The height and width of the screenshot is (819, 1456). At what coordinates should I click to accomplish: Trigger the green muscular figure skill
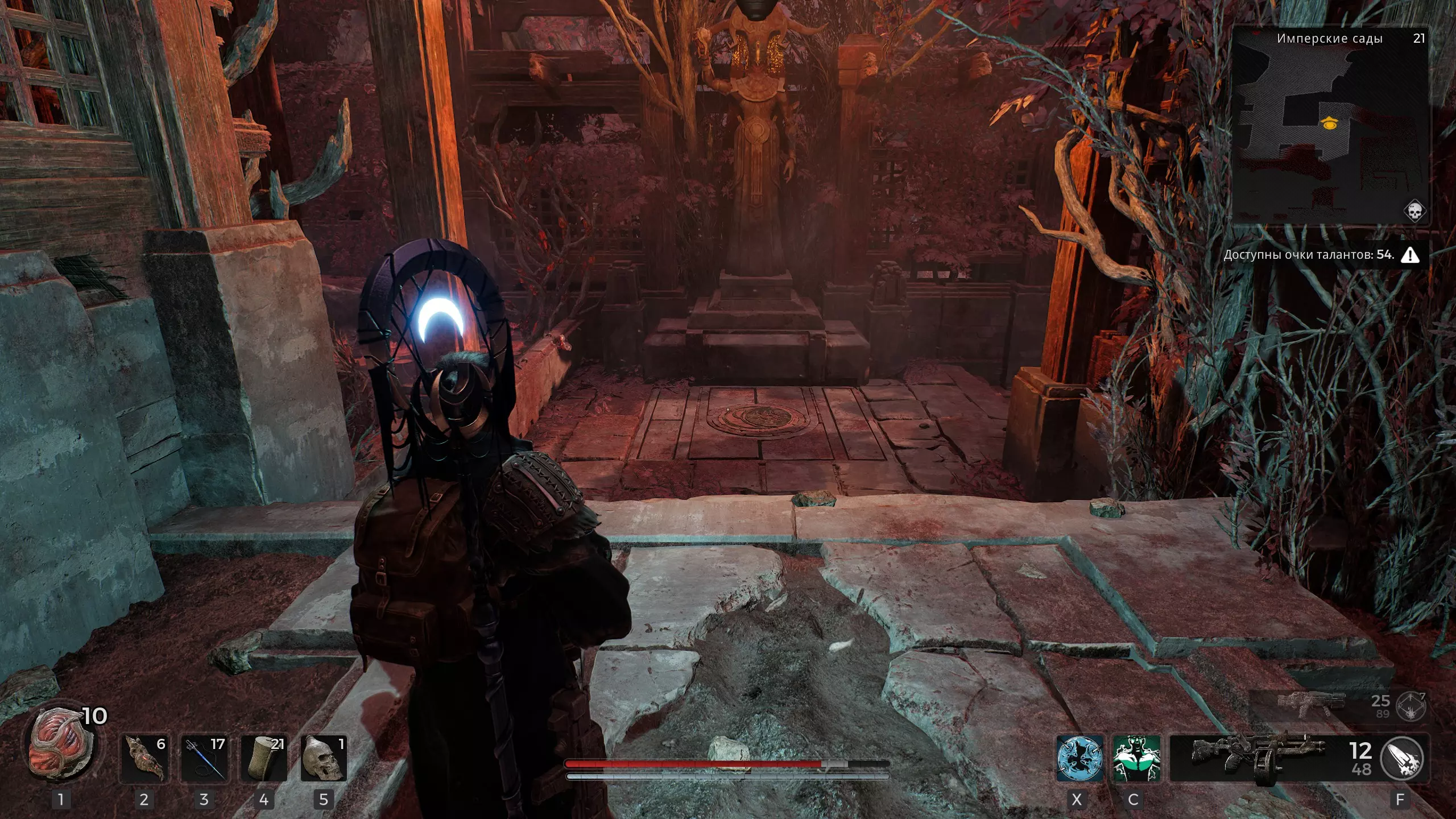(1136, 758)
